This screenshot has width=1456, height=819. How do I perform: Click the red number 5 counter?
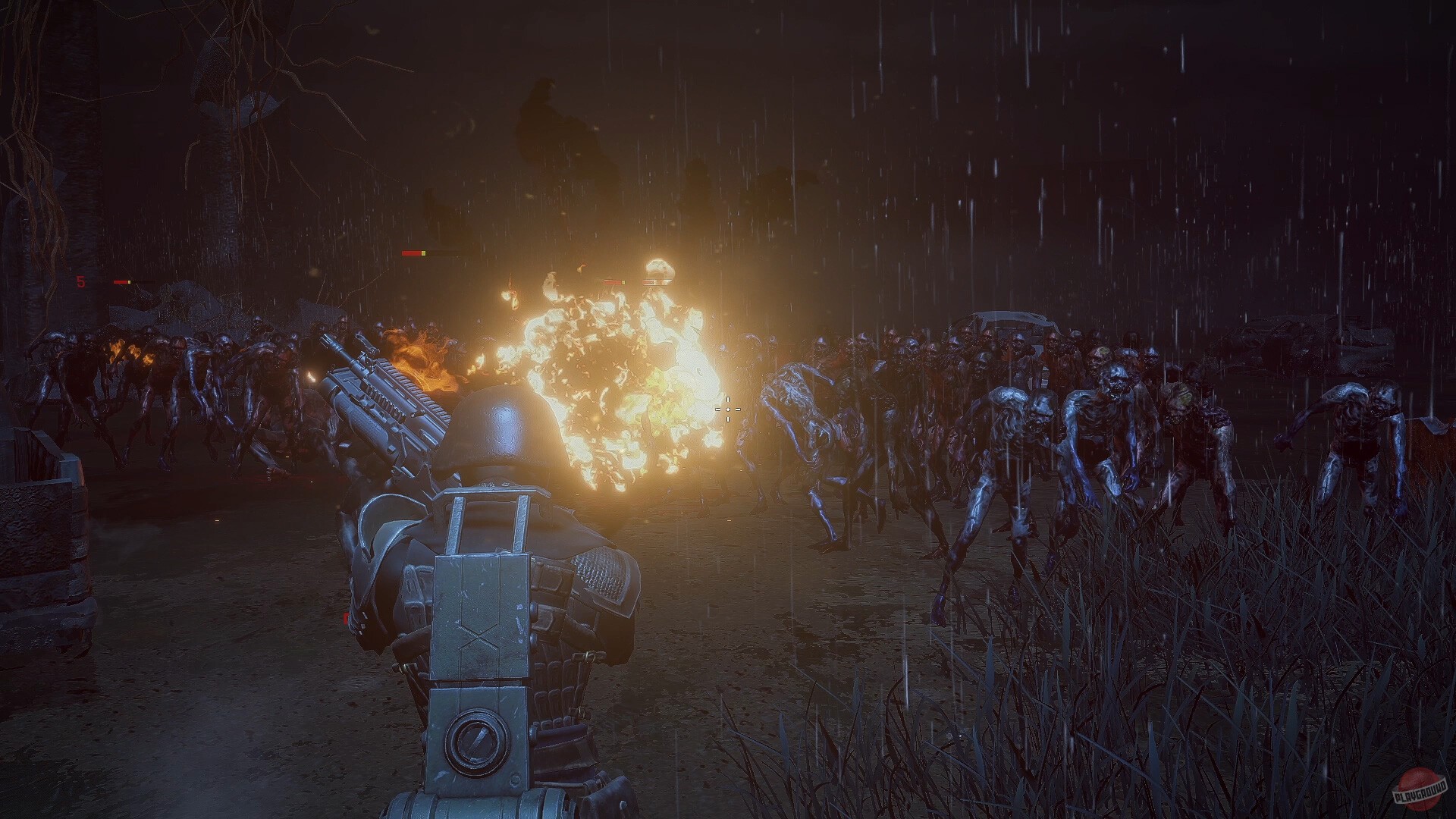click(80, 282)
